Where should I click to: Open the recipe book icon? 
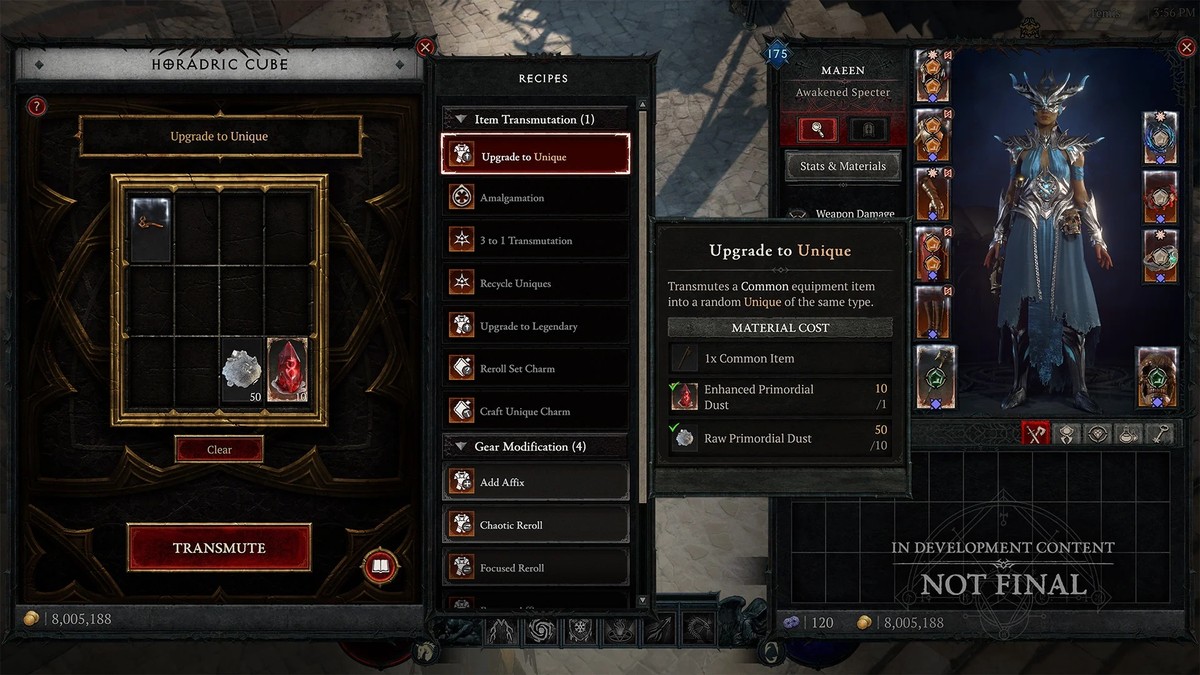pyautogui.click(x=380, y=567)
